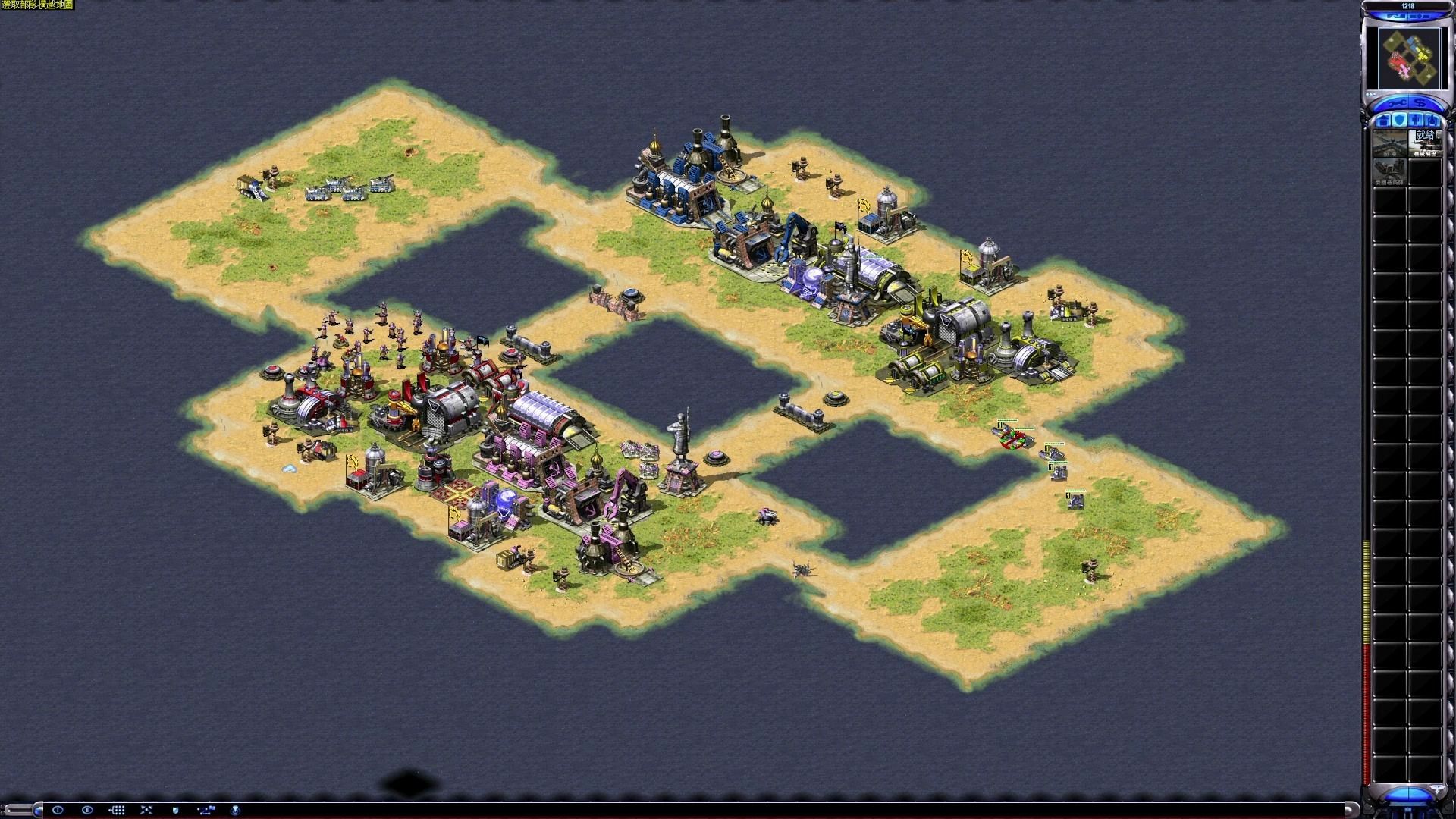Select control group II button
This screenshot has height=819, width=1456.
click(x=87, y=810)
